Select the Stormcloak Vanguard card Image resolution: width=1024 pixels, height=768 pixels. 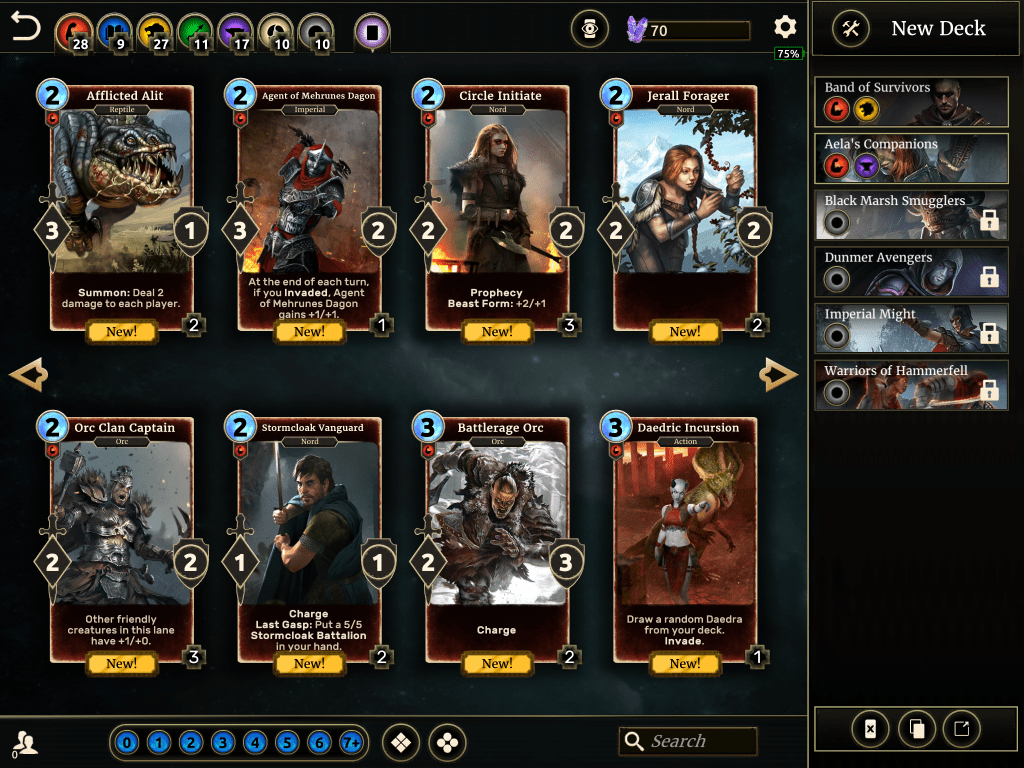pyautogui.click(x=309, y=538)
